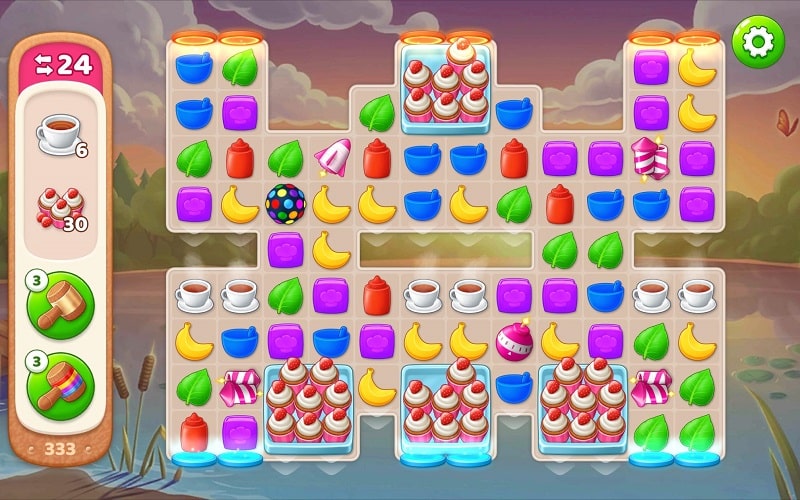This screenshot has height=500, width=800.
Task: Trigger the pink round bomb tile
Action: [x=514, y=342]
